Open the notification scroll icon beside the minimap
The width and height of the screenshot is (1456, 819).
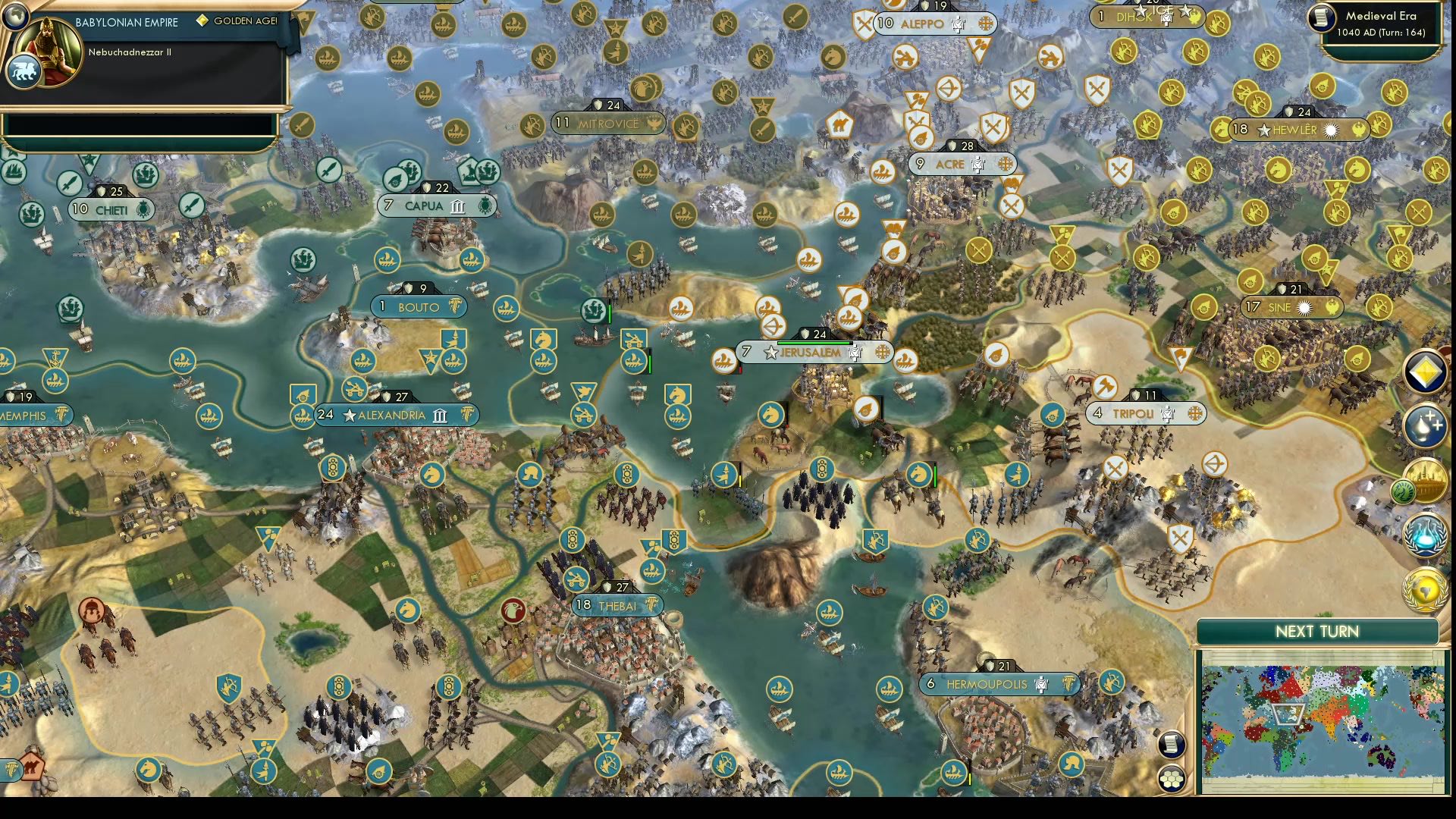coord(1170,742)
